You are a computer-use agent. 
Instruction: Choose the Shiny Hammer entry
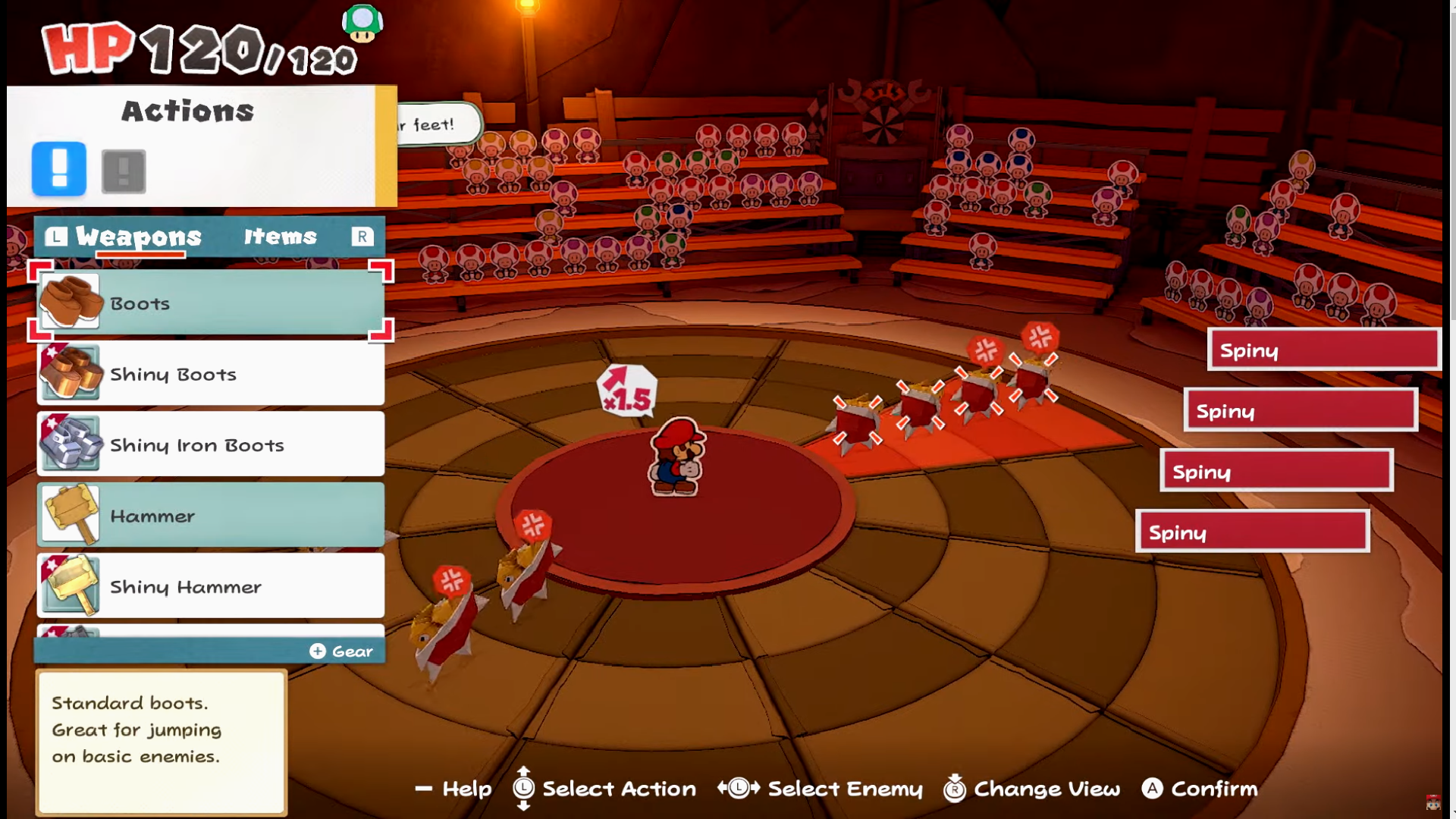tap(211, 586)
